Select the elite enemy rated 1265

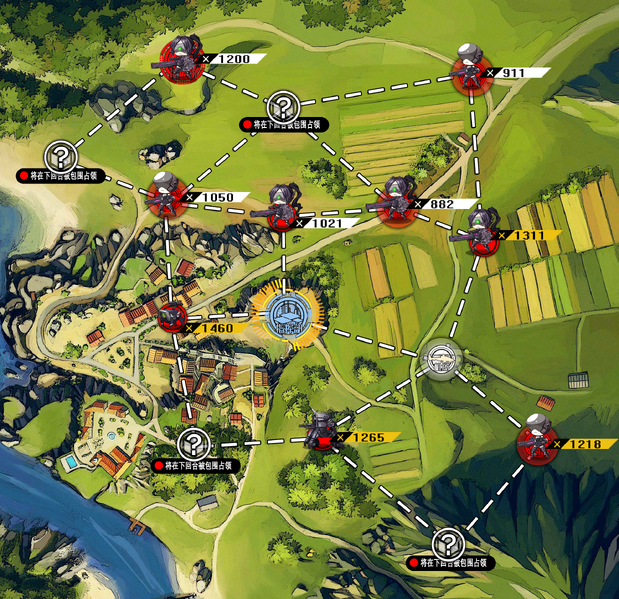[x=321, y=432]
